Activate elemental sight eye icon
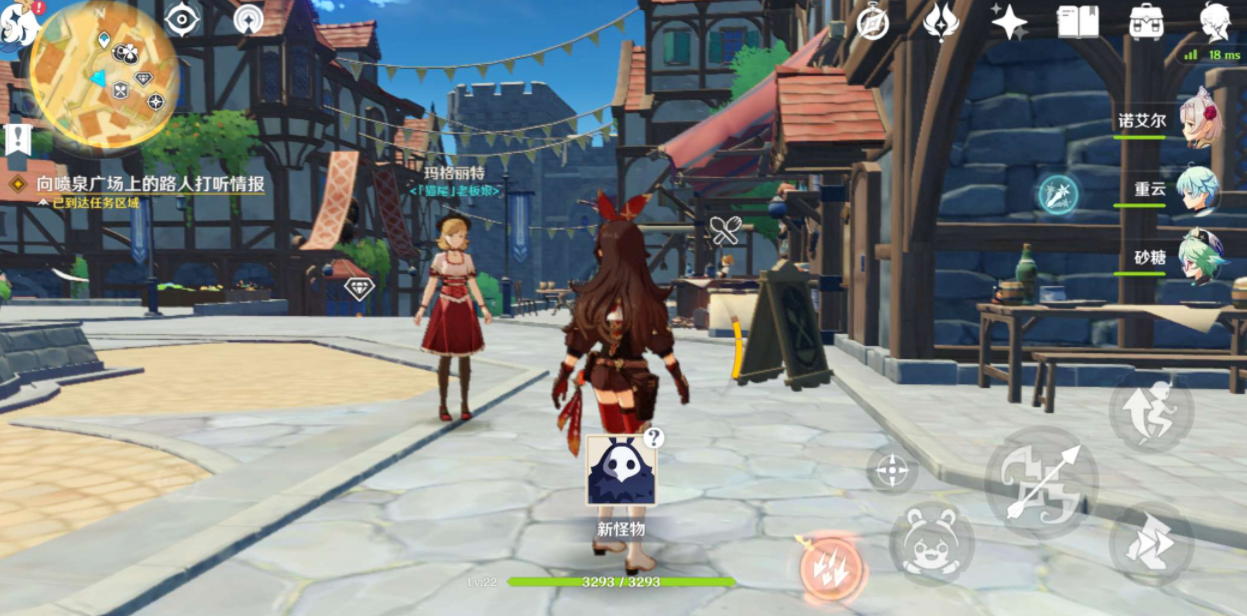 182,19
